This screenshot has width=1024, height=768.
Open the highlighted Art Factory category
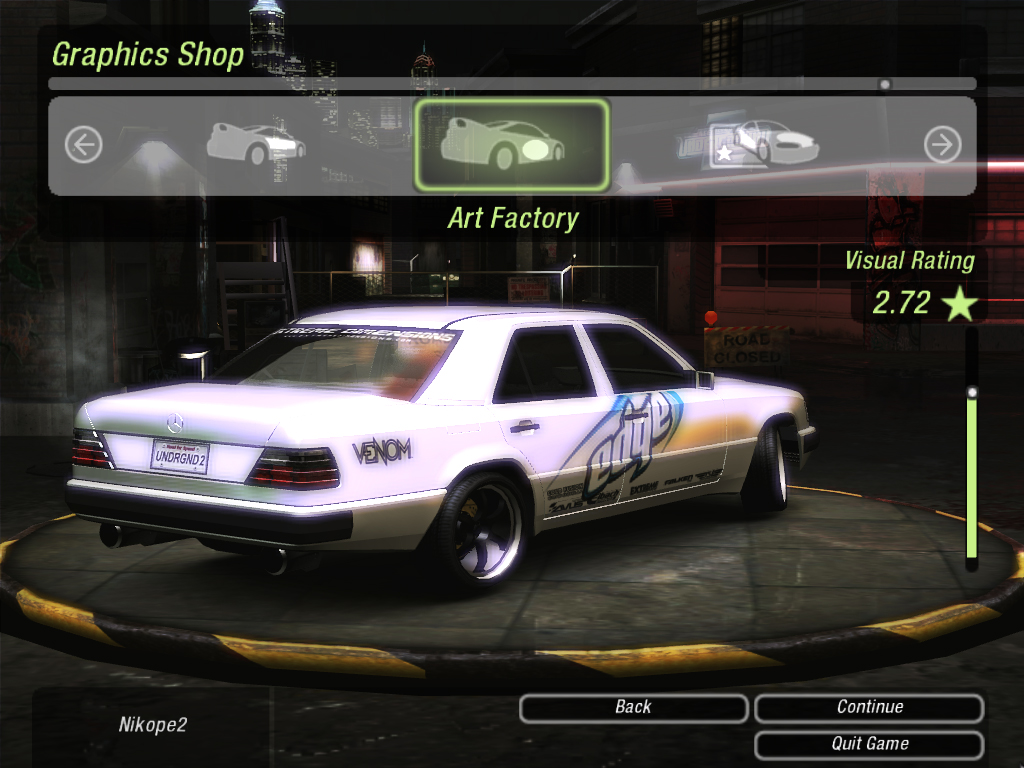(511, 145)
